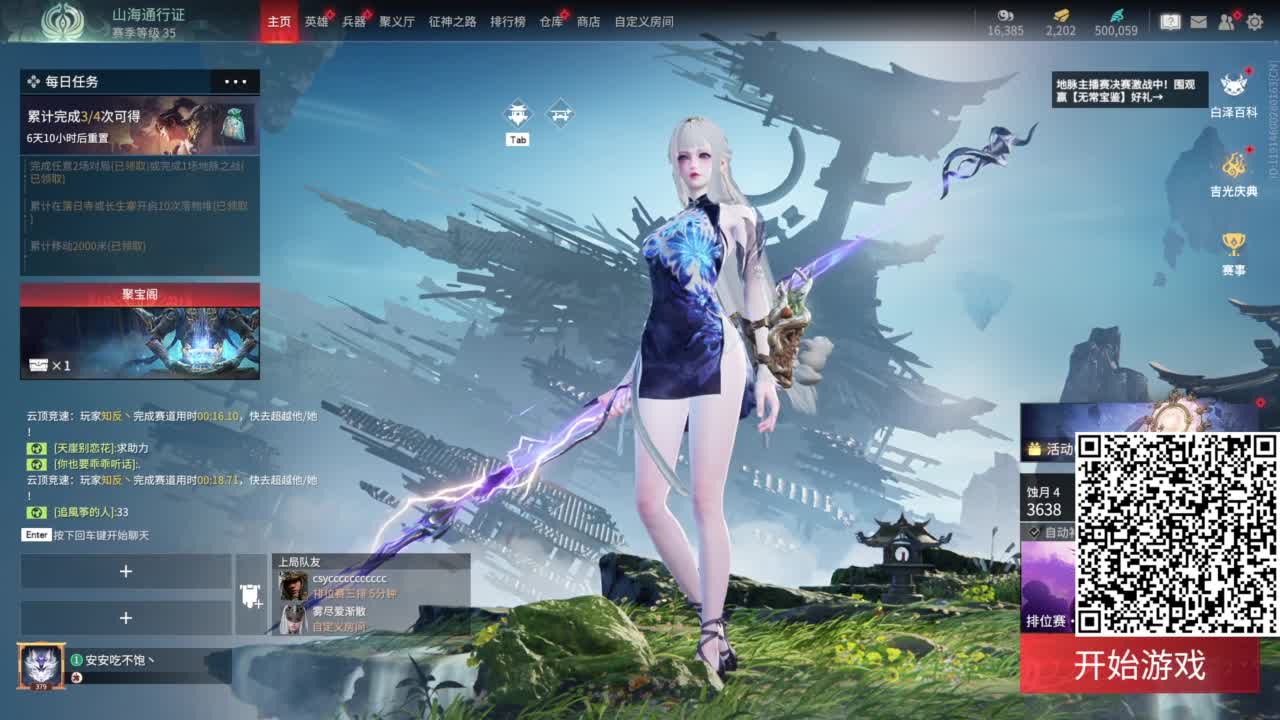Select the 自定义房间 menu item
This screenshot has width=1280, height=720.
coord(646,20)
